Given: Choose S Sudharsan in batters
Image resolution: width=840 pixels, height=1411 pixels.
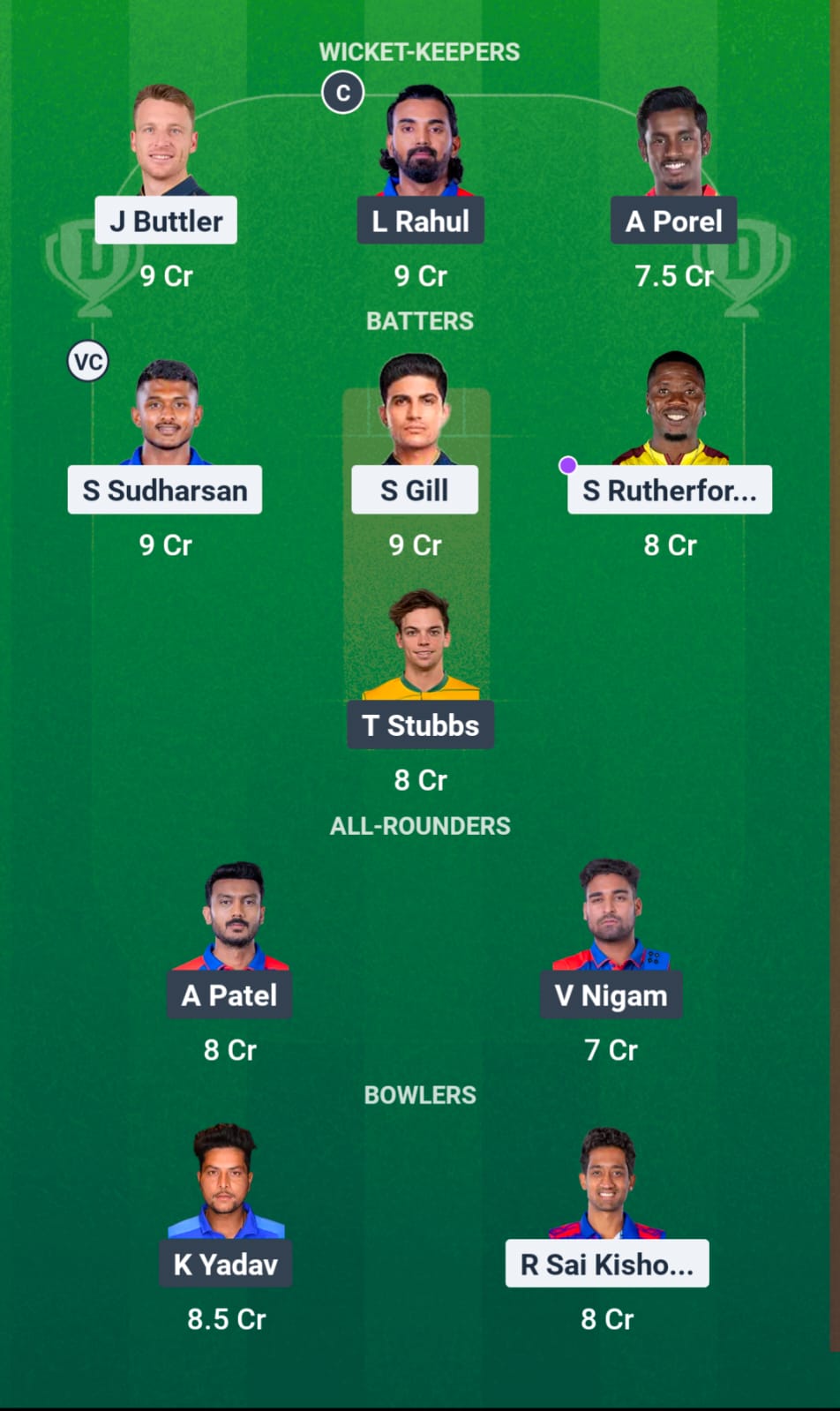Looking at the screenshot, I should 165,490.
